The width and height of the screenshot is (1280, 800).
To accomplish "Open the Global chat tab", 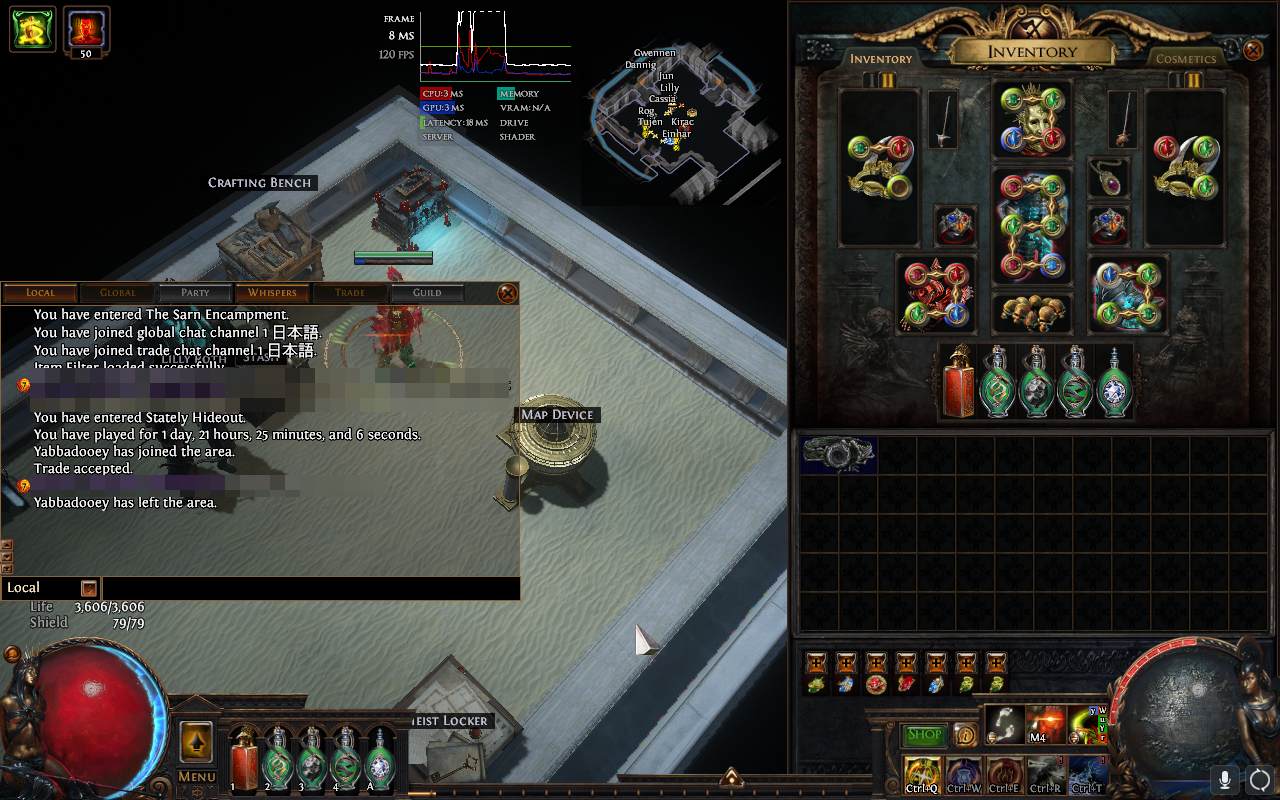I will point(118,293).
